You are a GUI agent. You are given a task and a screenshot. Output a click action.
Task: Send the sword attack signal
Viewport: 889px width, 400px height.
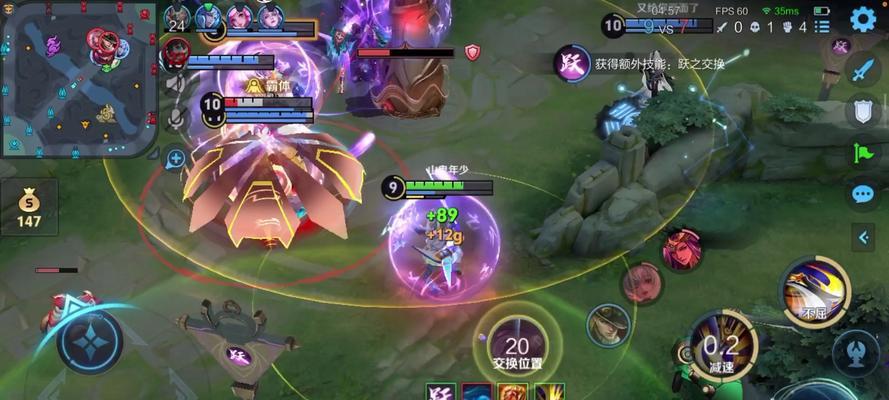coord(862,69)
